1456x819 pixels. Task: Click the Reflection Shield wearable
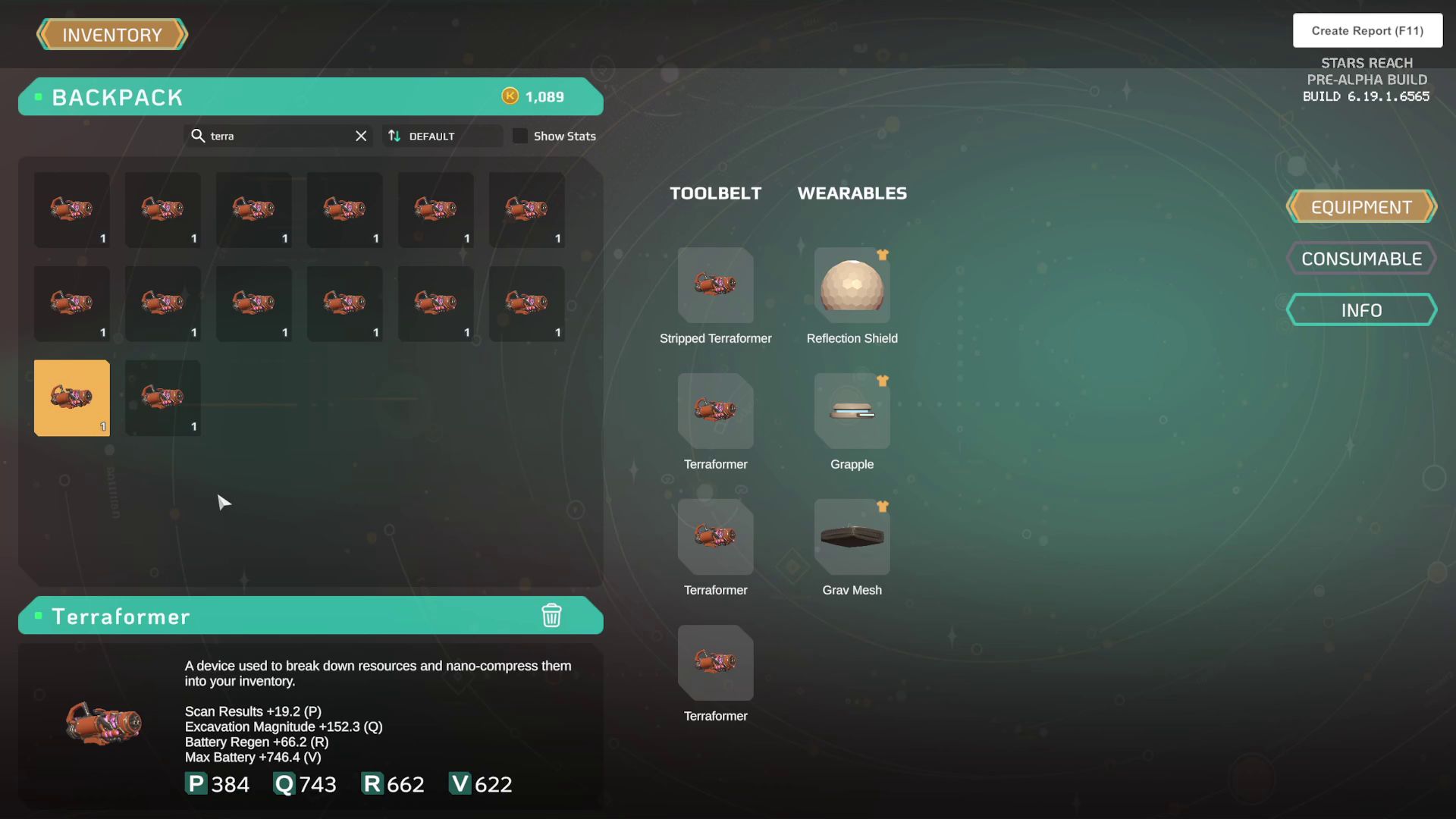pos(852,286)
